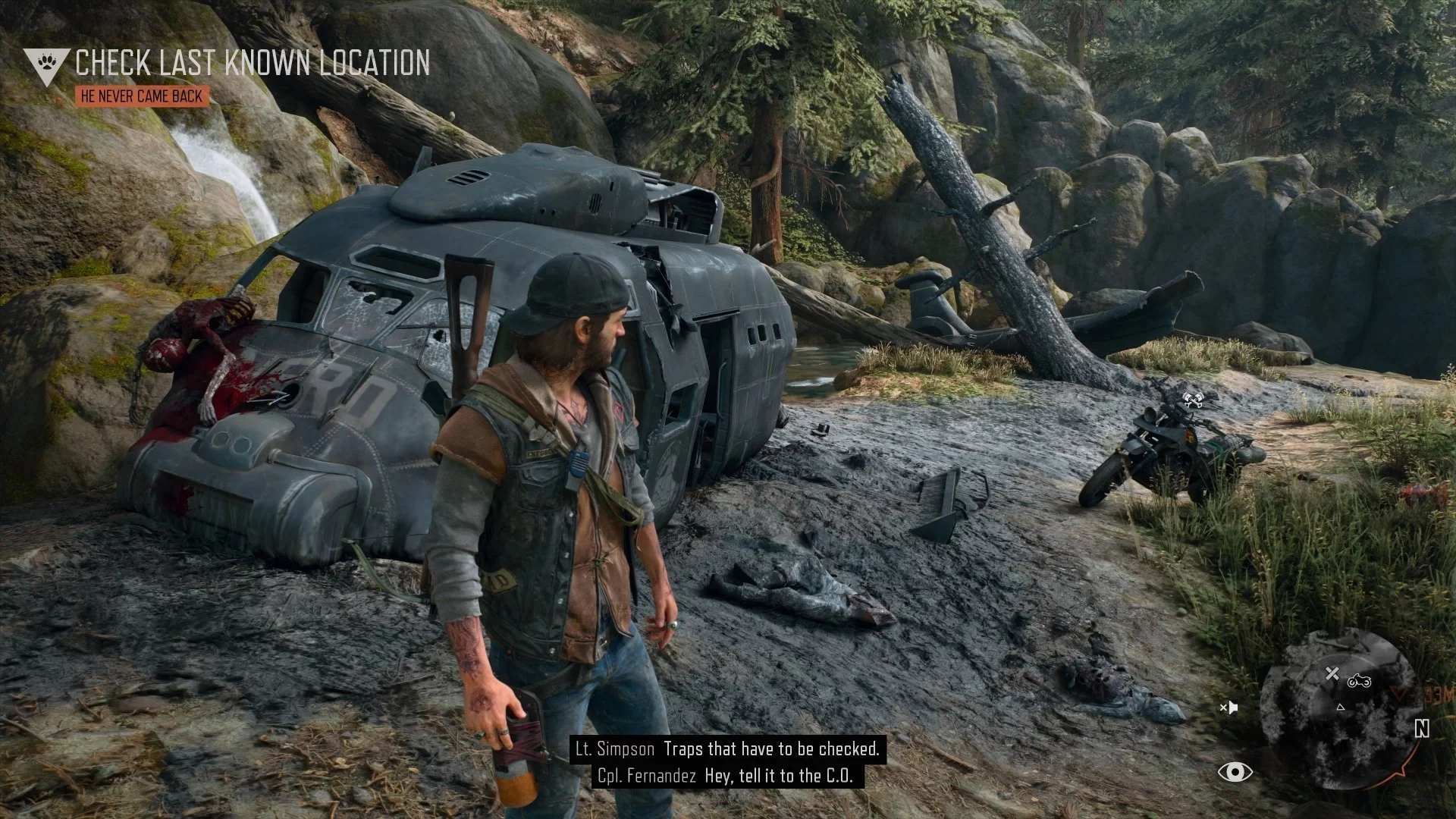This screenshot has height=819, width=1456.
Task: Click the North compass marker on minimap
Action: pos(1422,729)
